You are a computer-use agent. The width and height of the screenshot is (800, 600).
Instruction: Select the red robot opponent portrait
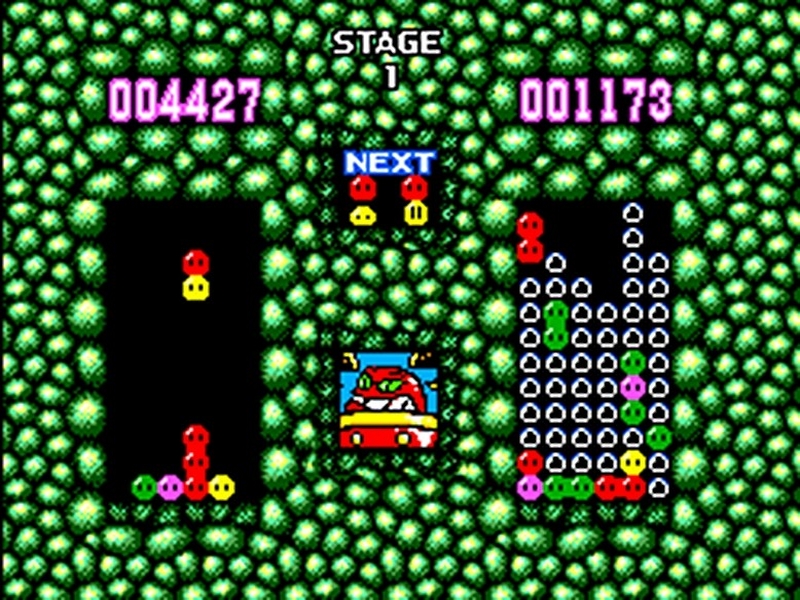(x=389, y=399)
